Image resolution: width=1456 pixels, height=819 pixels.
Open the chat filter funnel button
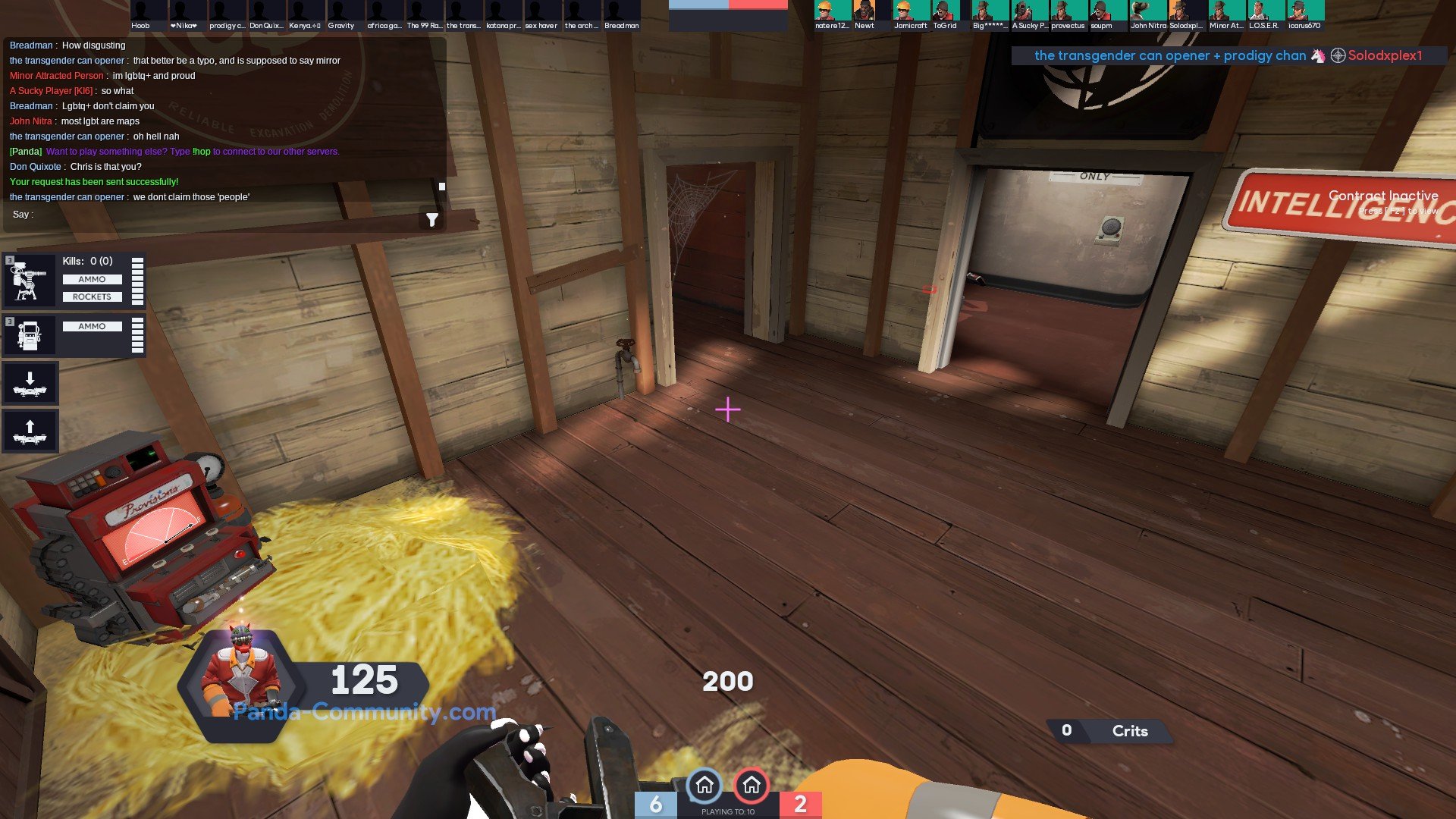[431, 220]
